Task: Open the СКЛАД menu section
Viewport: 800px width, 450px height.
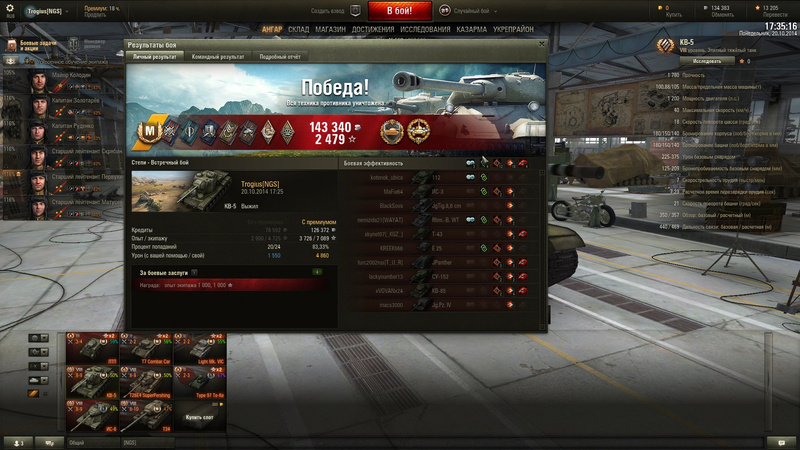Action: tap(298, 29)
